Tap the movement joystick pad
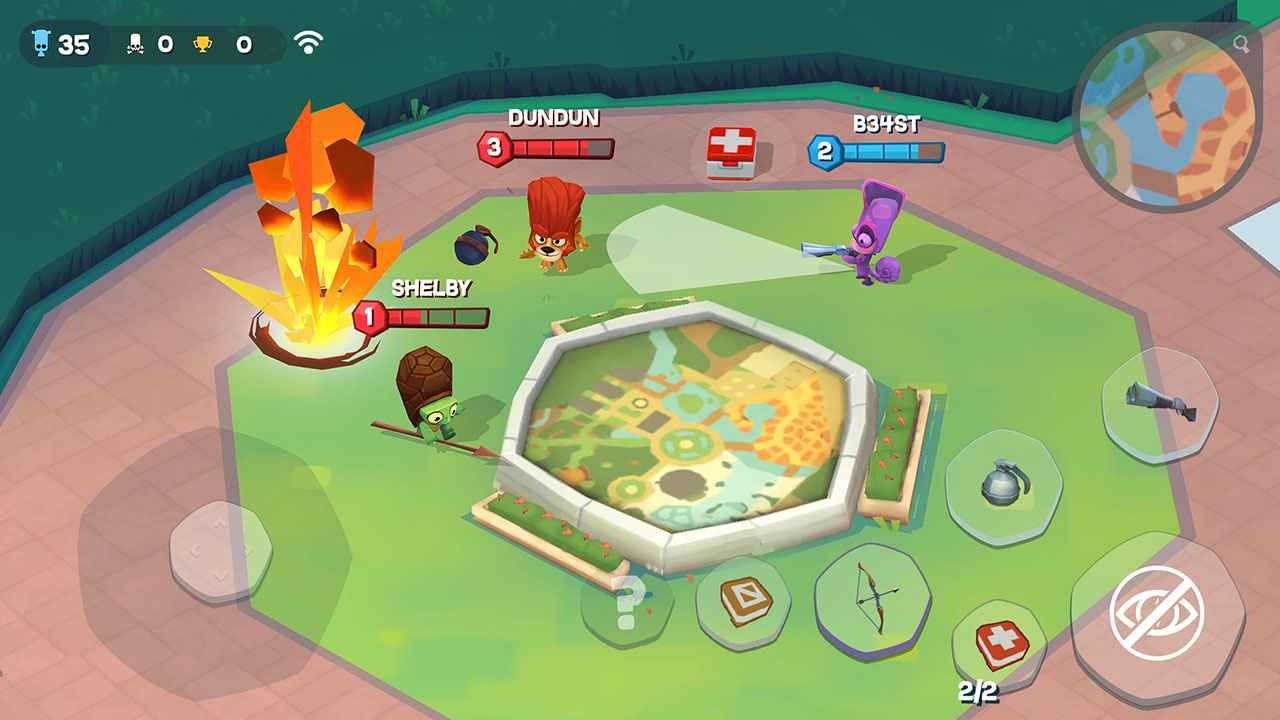 (220, 551)
